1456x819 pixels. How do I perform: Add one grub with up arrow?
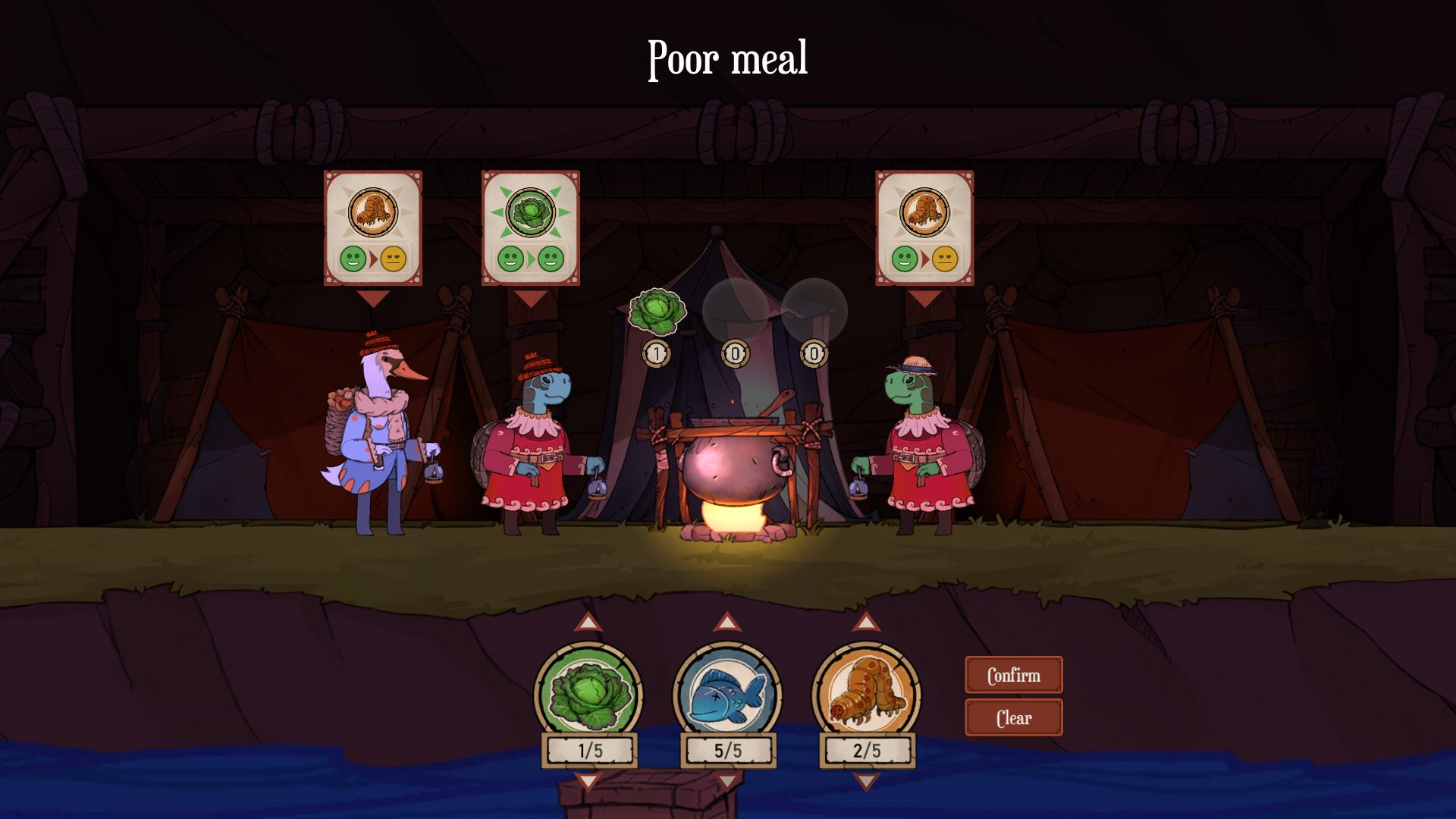coord(866,623)
